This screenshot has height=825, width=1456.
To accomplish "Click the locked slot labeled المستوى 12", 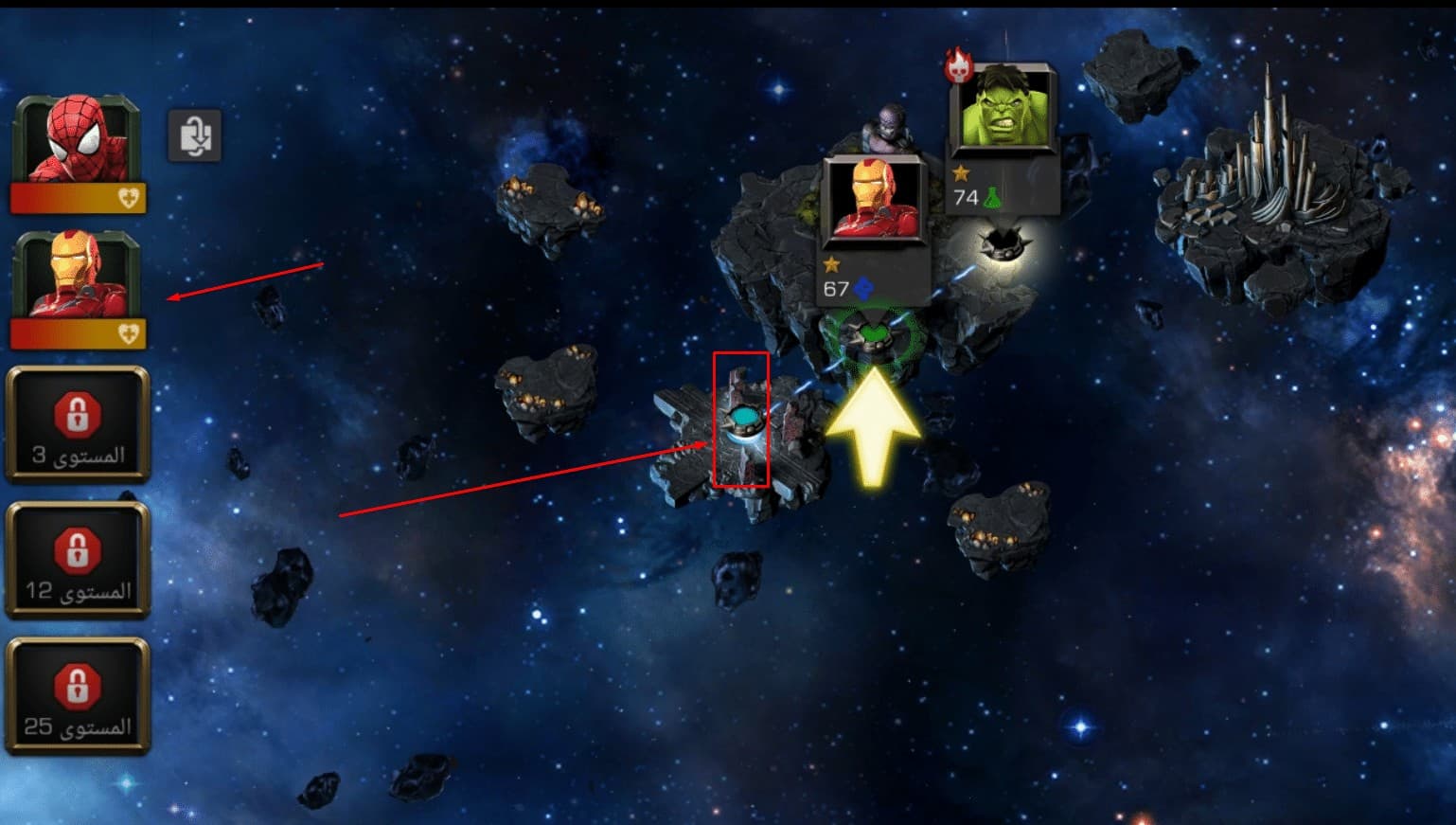I will (78, 560).
